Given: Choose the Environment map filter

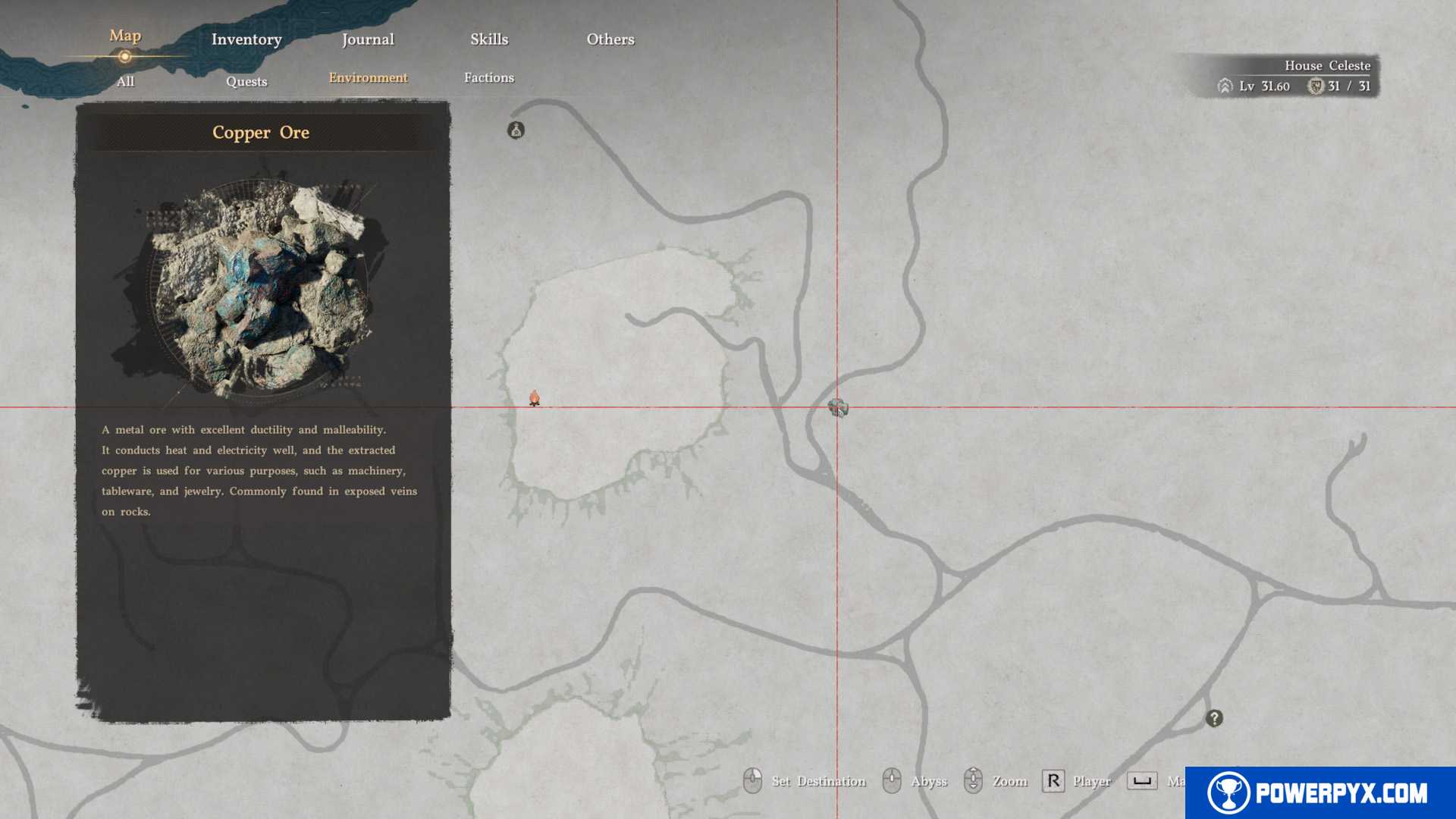Looking at the screenshot, I should (x=368, y=77).
